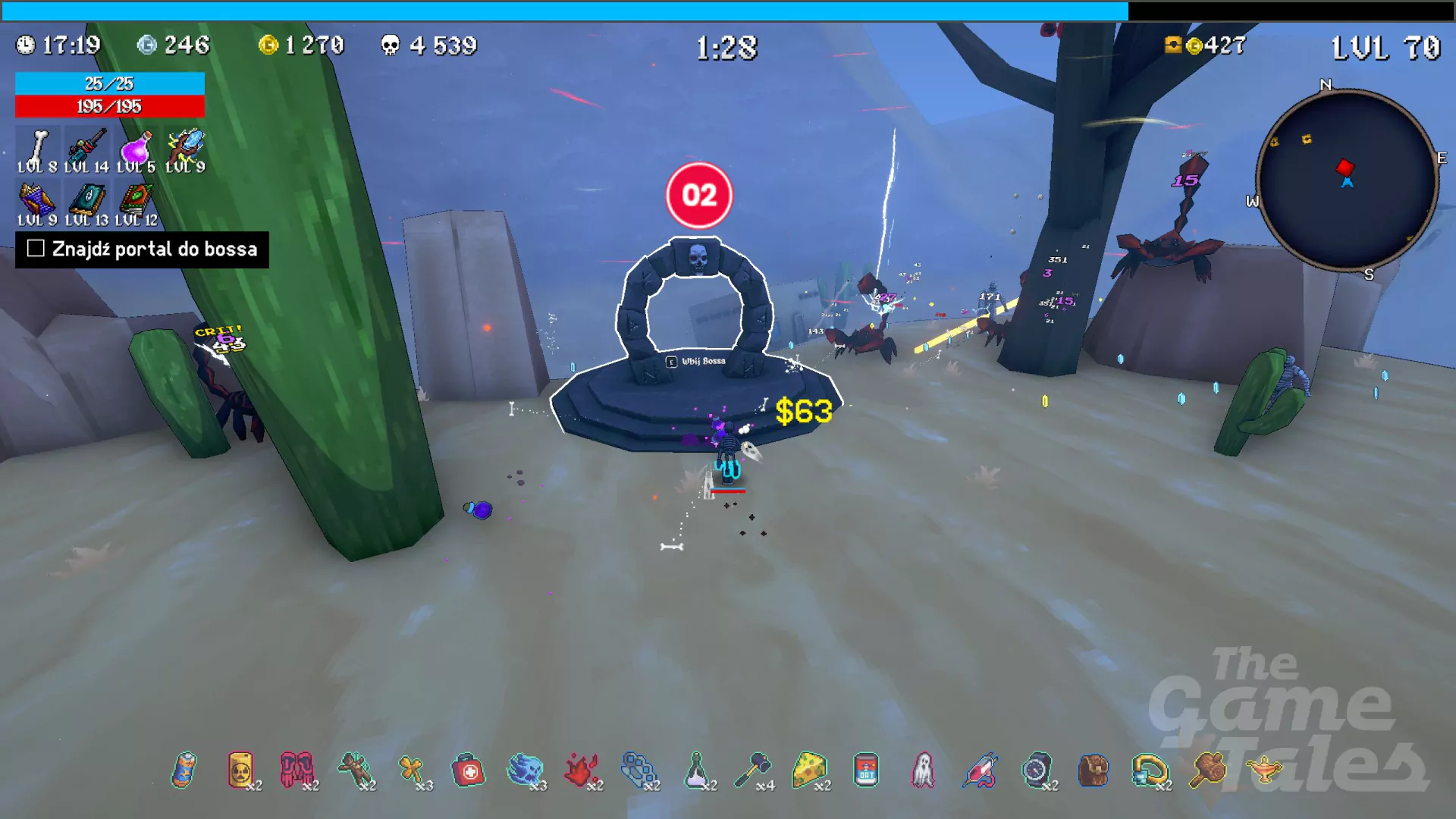This screenshot has width=1456, height=819.
Task: Choose the lightning crystal staff weapon
Action: coord(186,147)
